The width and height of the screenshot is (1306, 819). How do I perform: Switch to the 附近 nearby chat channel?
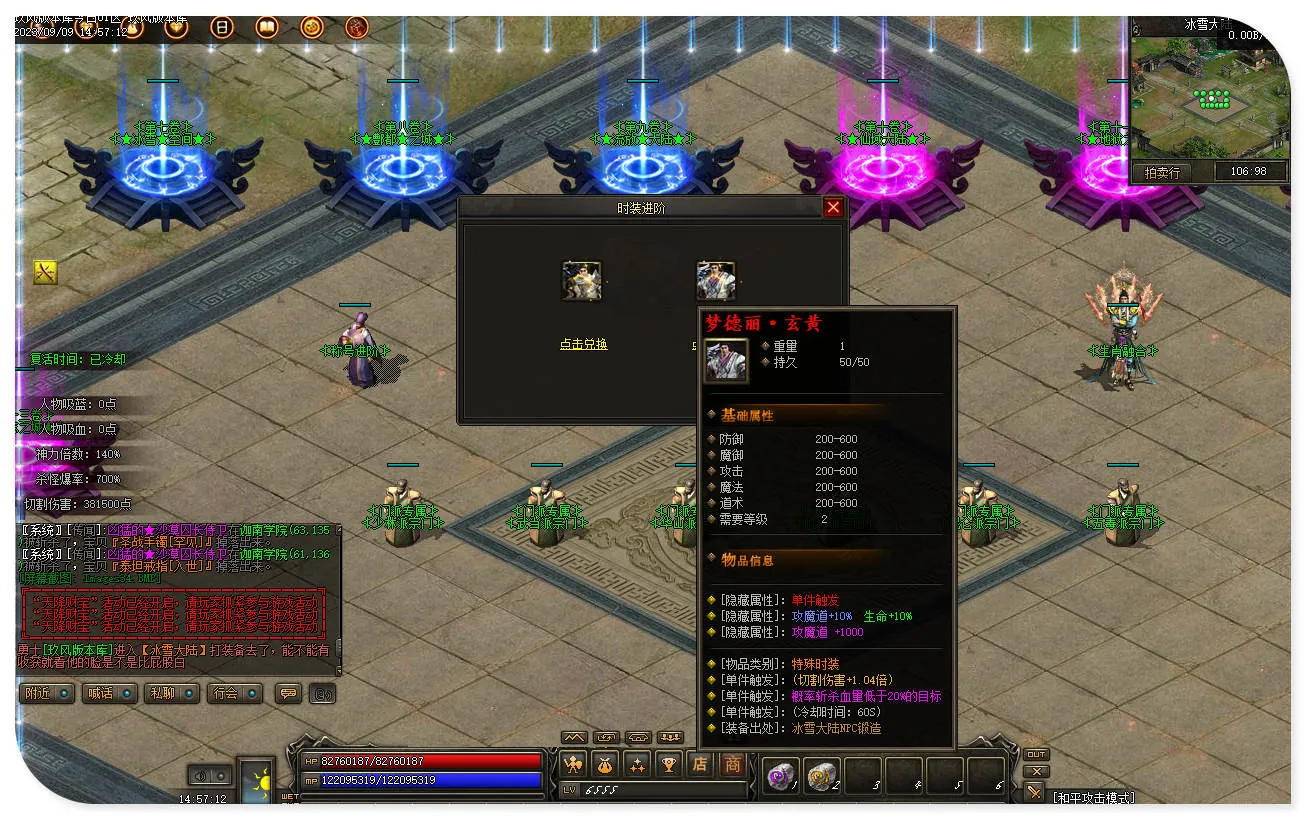tap(47, 693)
